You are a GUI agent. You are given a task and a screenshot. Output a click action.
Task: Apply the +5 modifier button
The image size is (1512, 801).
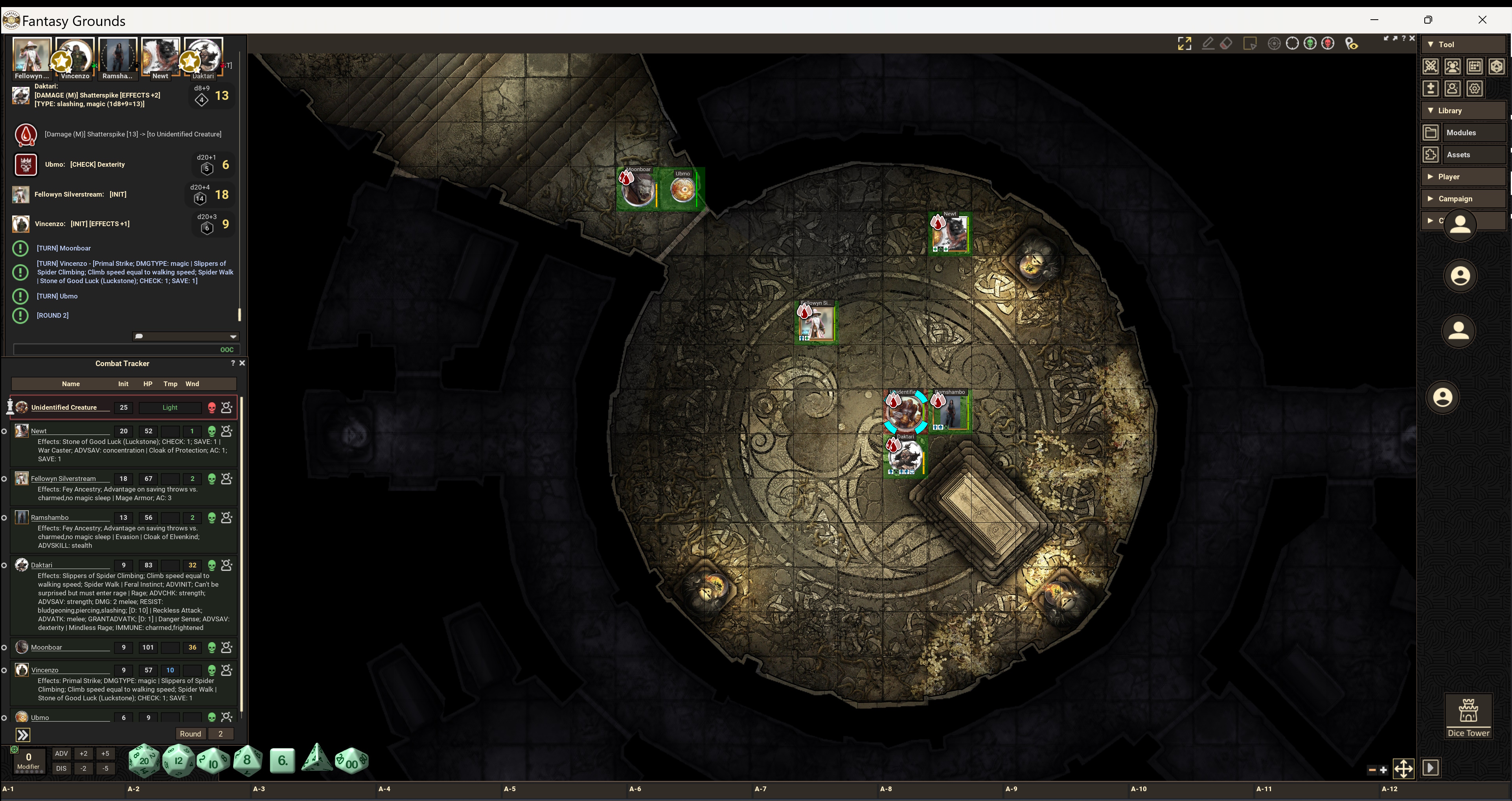(105, 753)
